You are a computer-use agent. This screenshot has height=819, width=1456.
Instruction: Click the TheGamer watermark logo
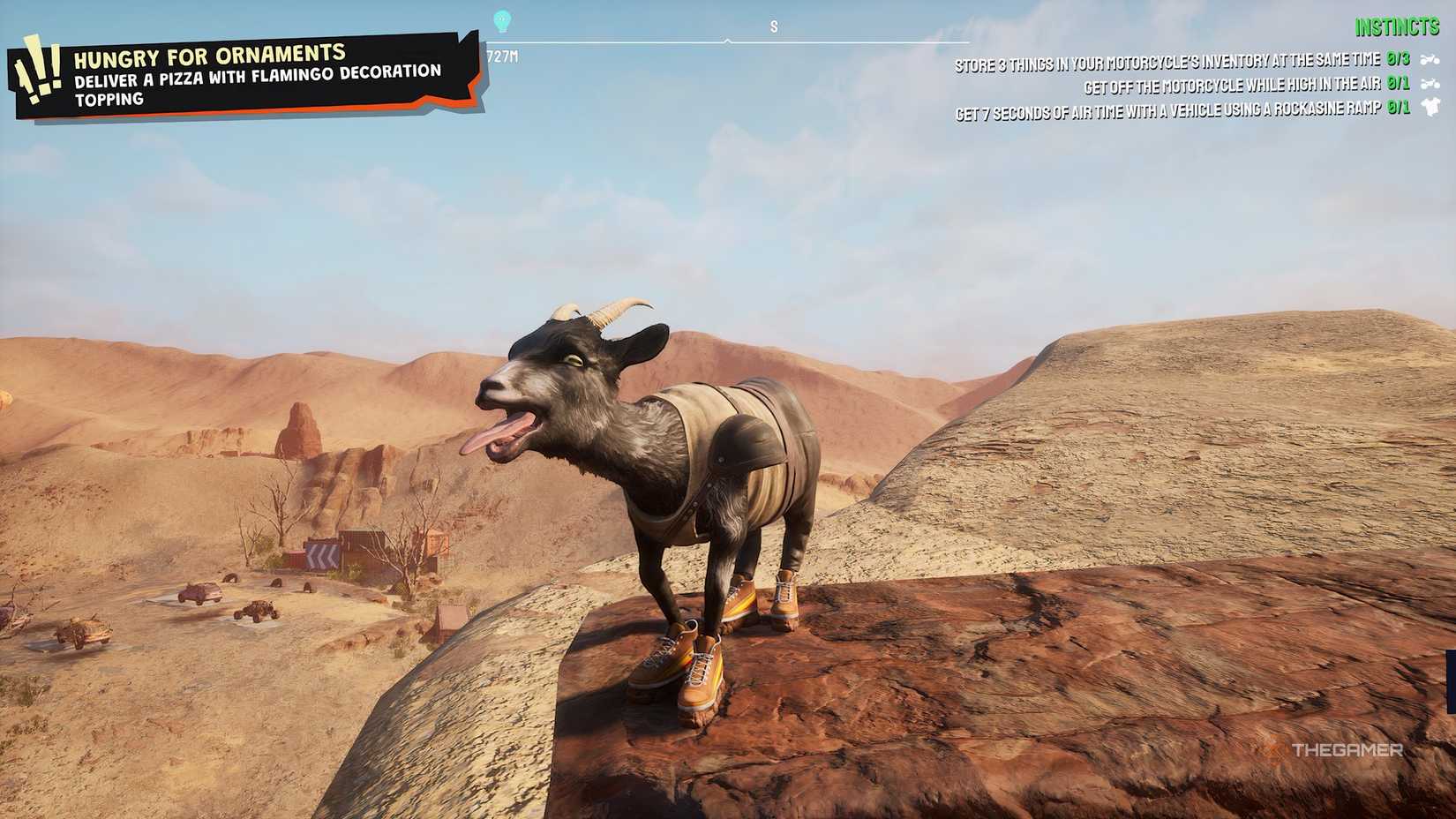tap(1347, 748)
